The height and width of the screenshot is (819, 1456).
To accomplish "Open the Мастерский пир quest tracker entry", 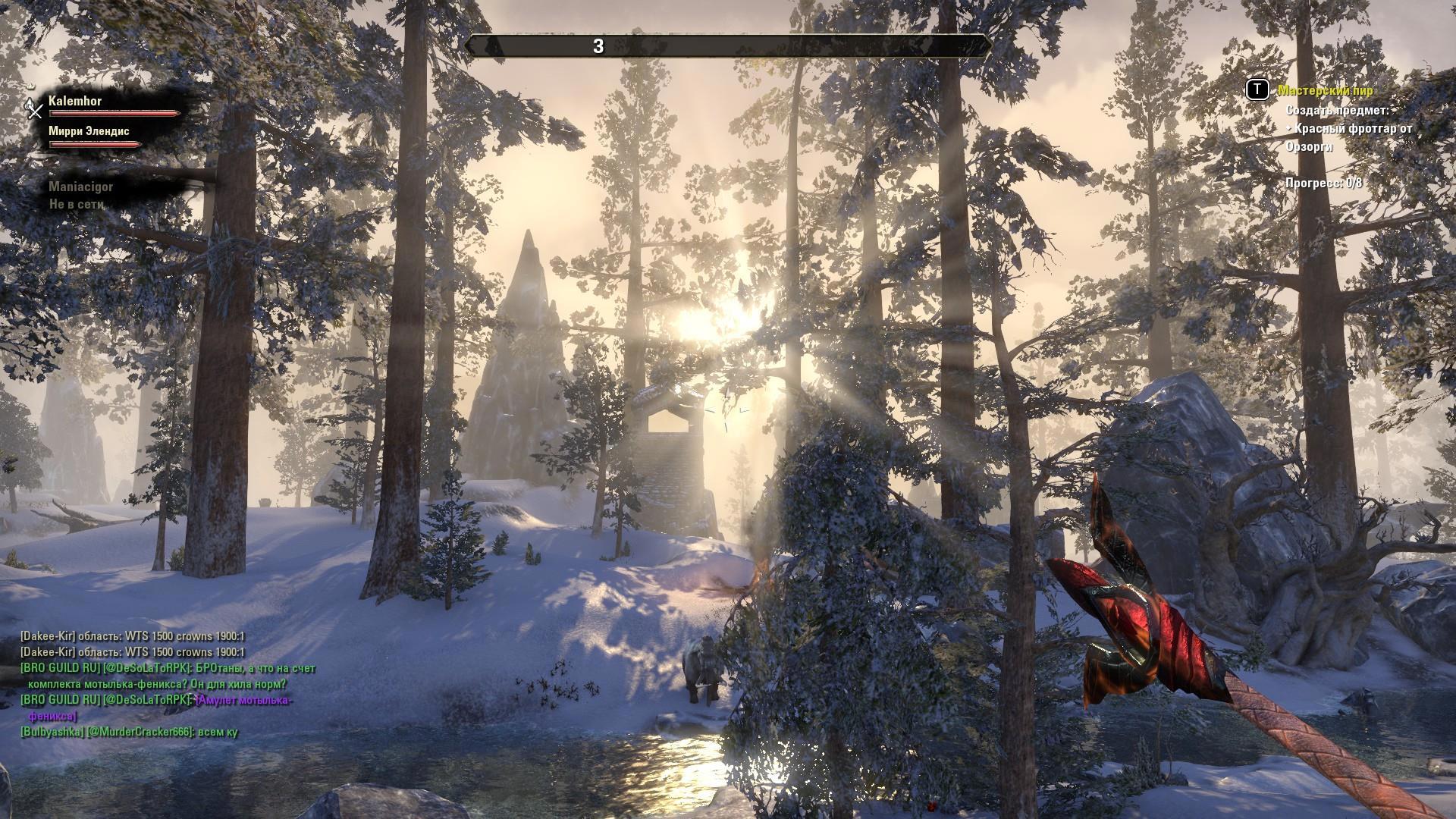I will [x=1325, y=90].
